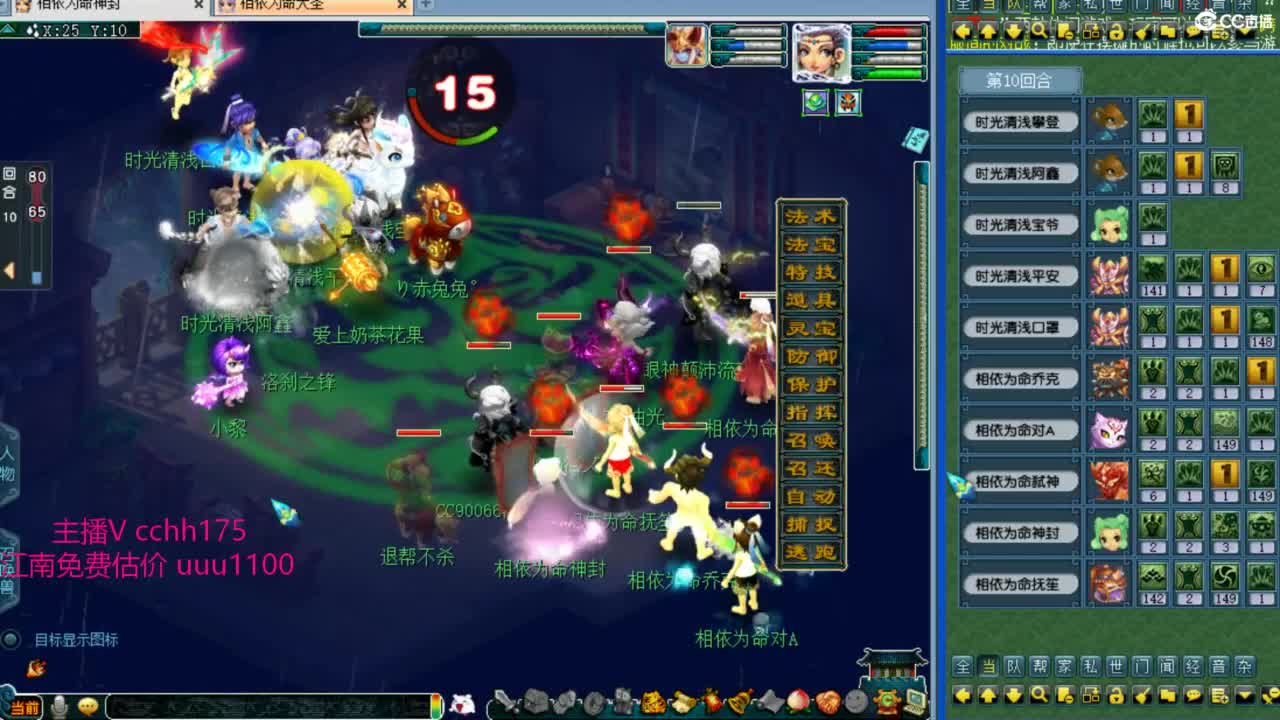Image resolution: width=1280 pixels, height=720 pixels.
Task: Open the computer system icon at bottom right
Action: click(916, 702)
